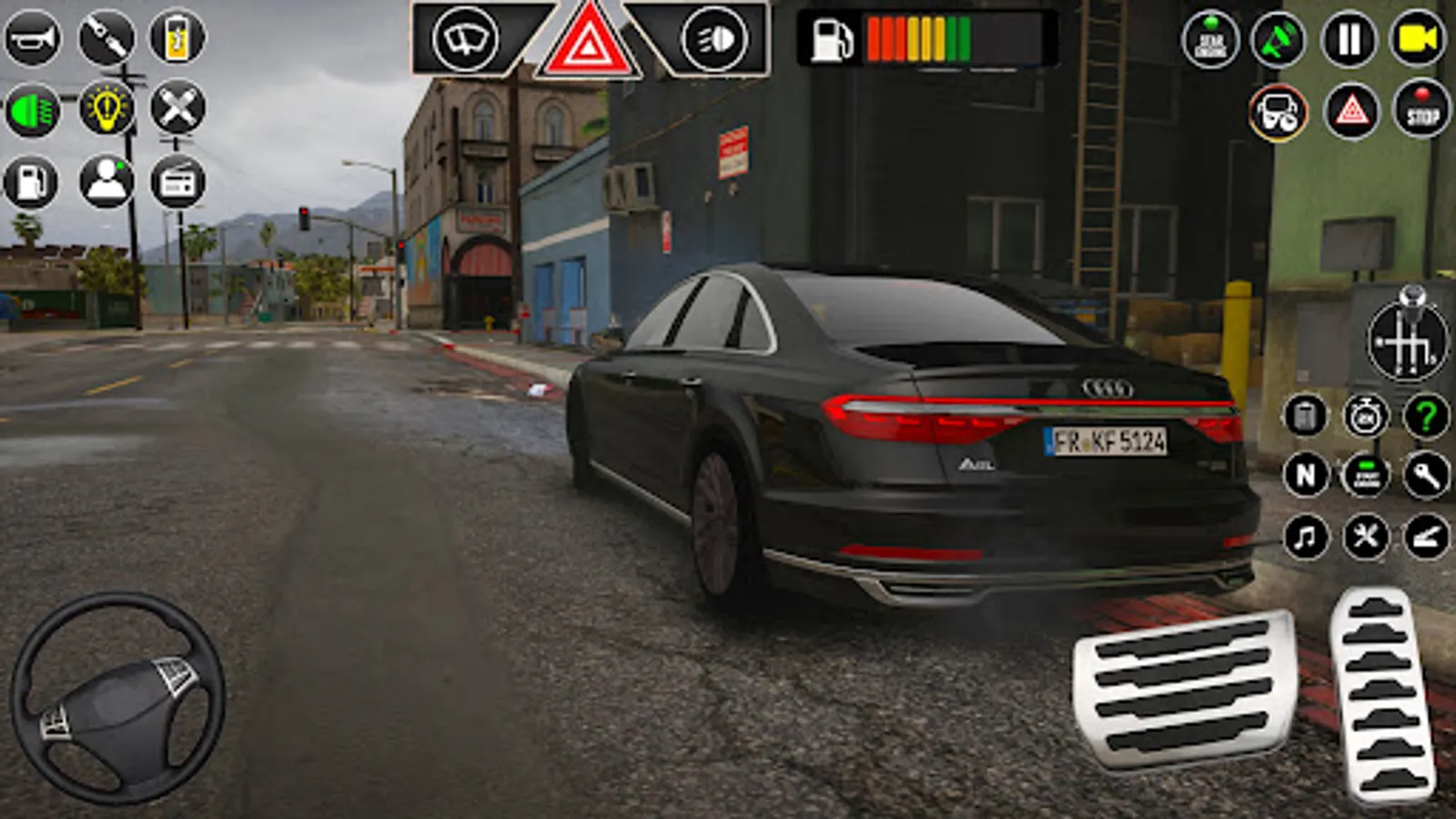
Task: Activate the windshield wipers
Action: [x=464, y=38]
